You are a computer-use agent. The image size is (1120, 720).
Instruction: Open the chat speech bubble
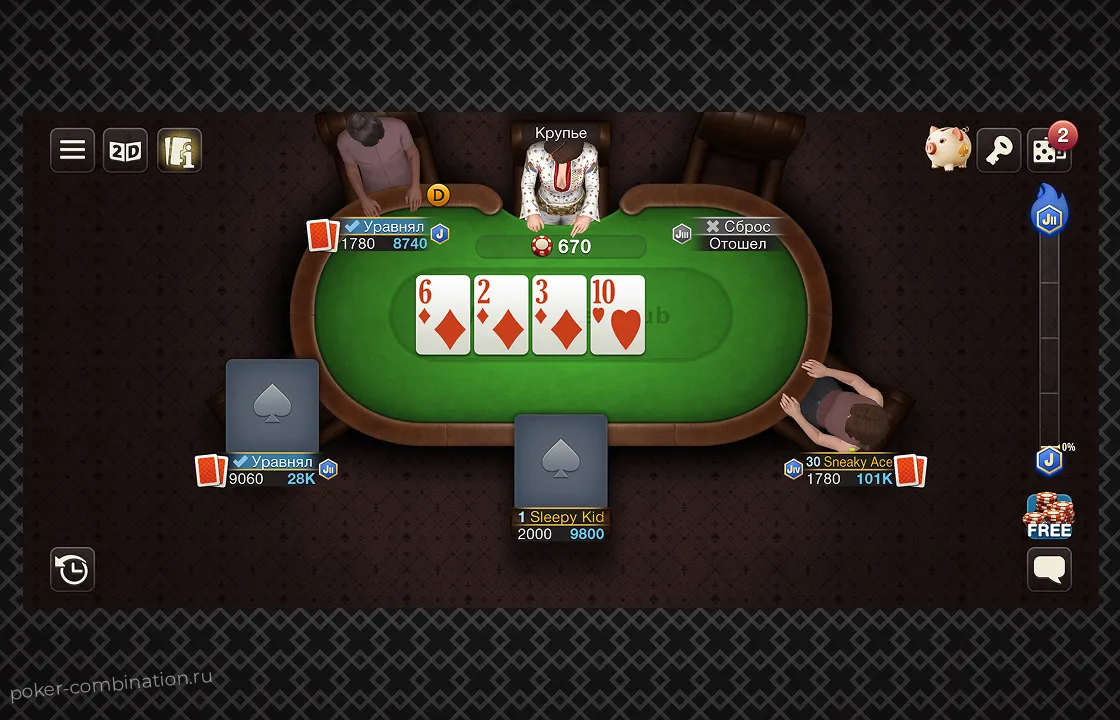(x=1049, y=569)
